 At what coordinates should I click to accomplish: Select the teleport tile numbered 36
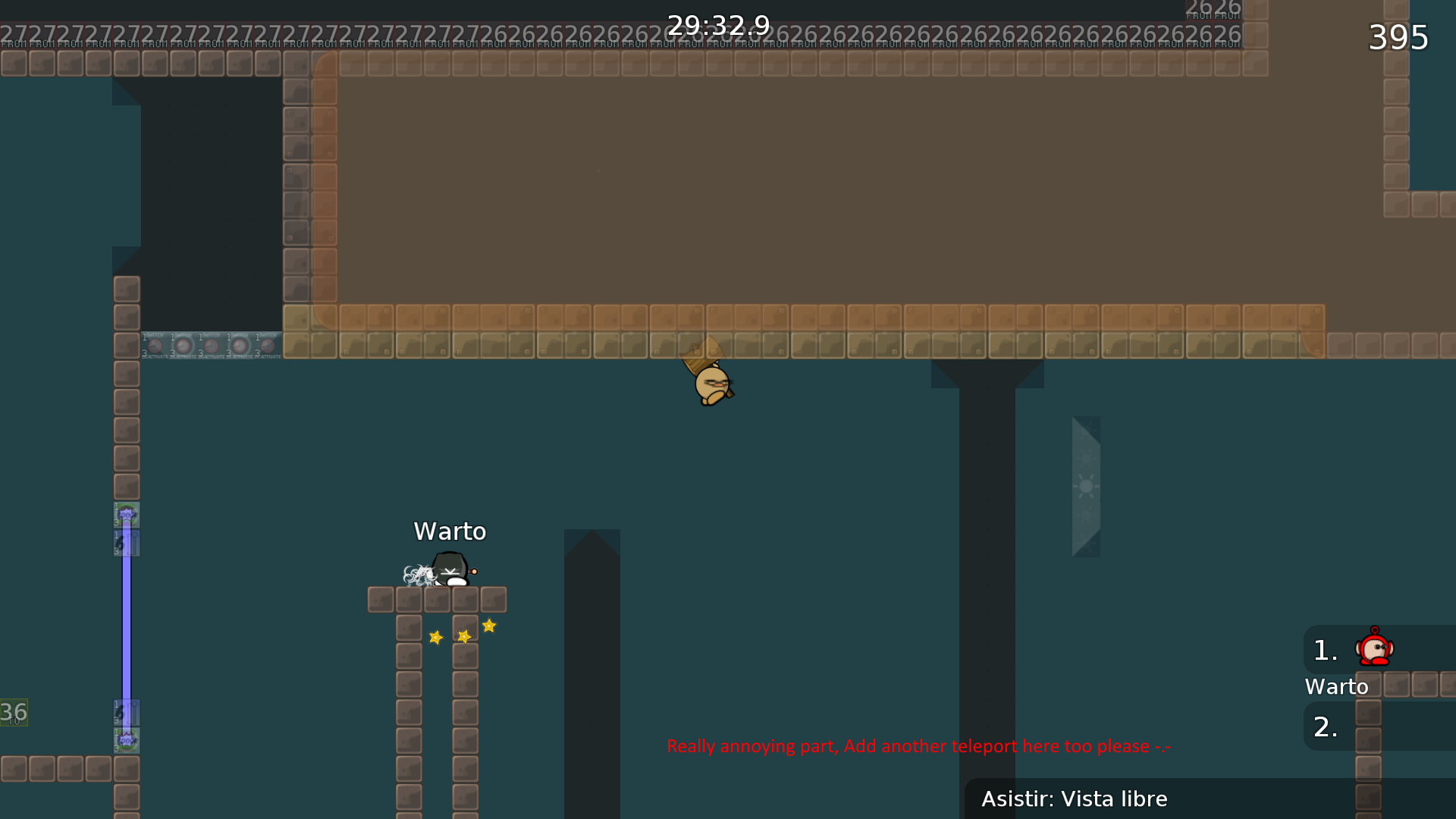(x=13, y=713)
